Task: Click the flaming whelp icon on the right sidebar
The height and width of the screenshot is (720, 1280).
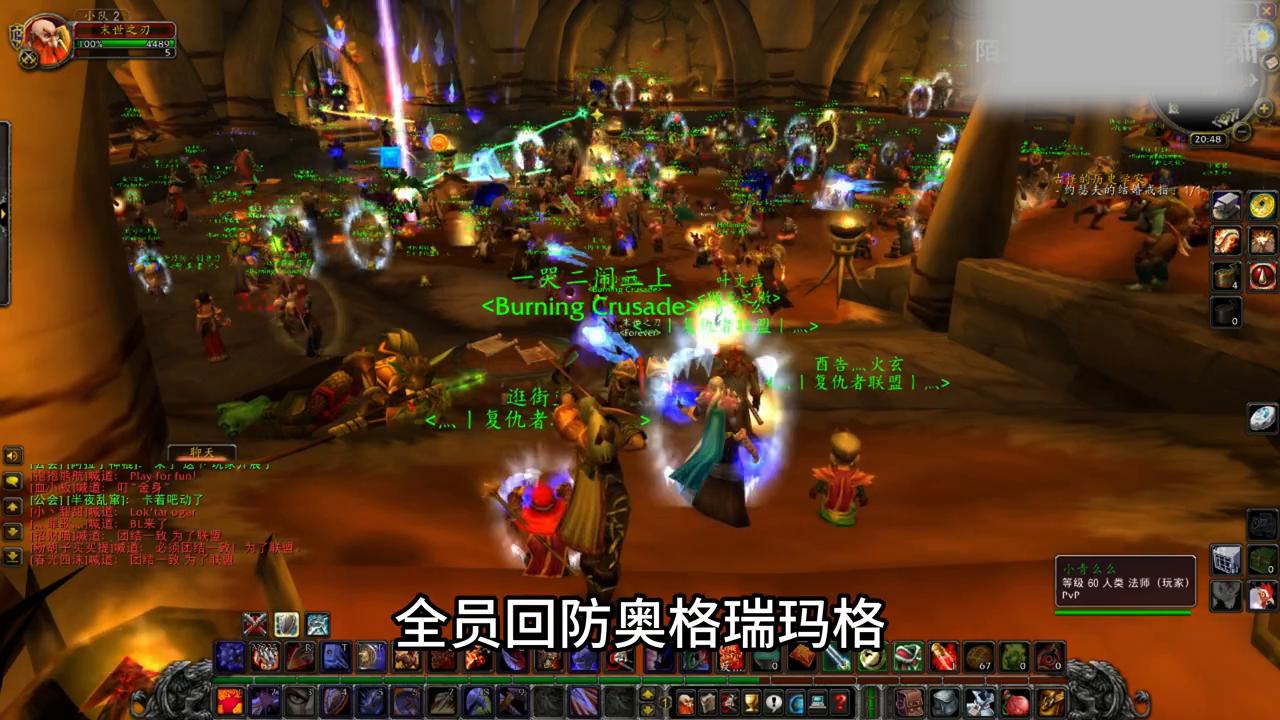Action: (x=1226, y=240)
